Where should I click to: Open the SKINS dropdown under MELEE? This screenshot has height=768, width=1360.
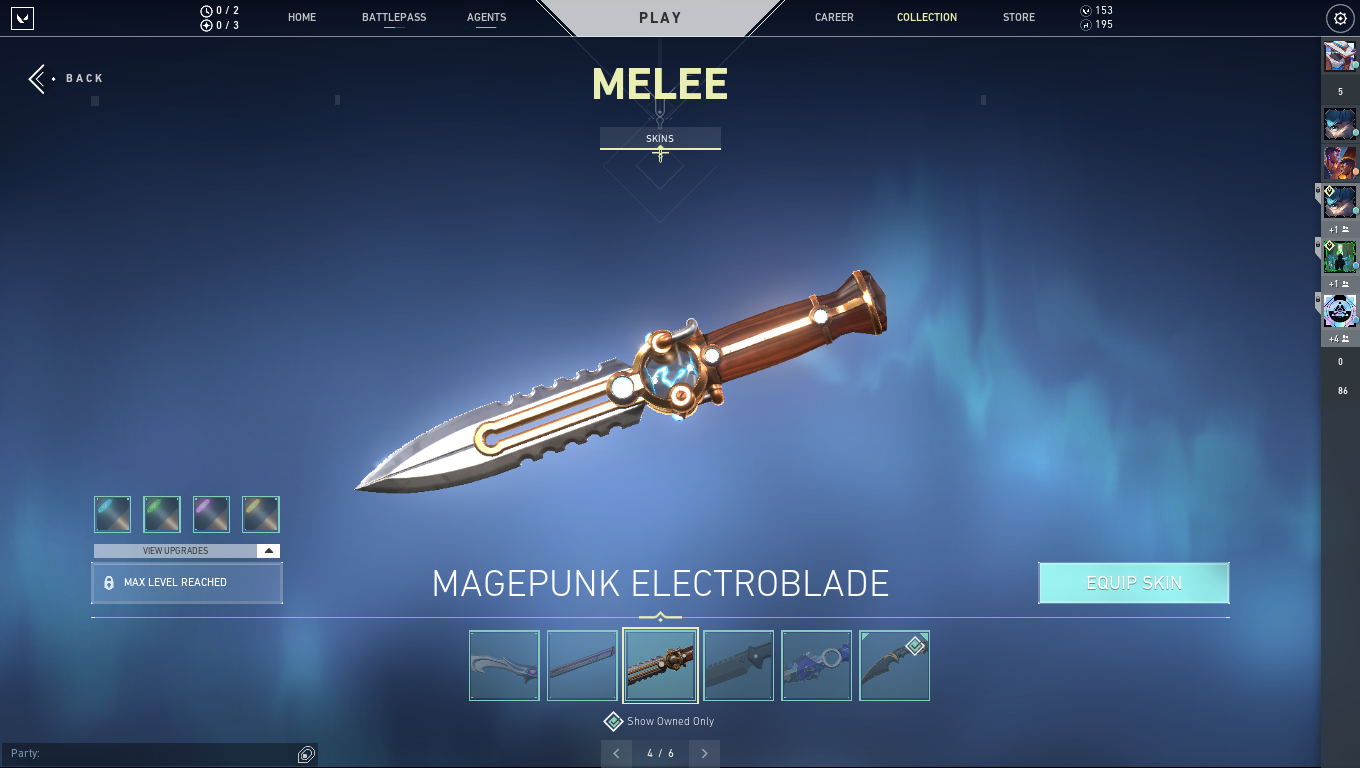pos(659,139)
